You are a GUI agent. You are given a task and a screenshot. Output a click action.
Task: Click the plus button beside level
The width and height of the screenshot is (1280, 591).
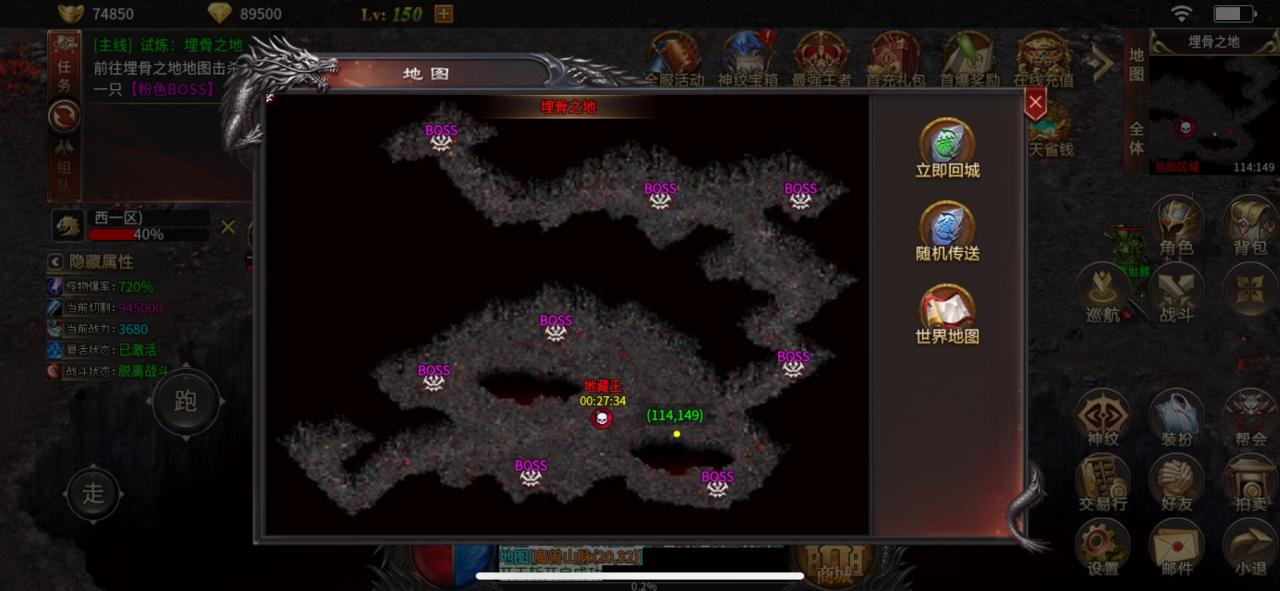[x=444, y=14]
